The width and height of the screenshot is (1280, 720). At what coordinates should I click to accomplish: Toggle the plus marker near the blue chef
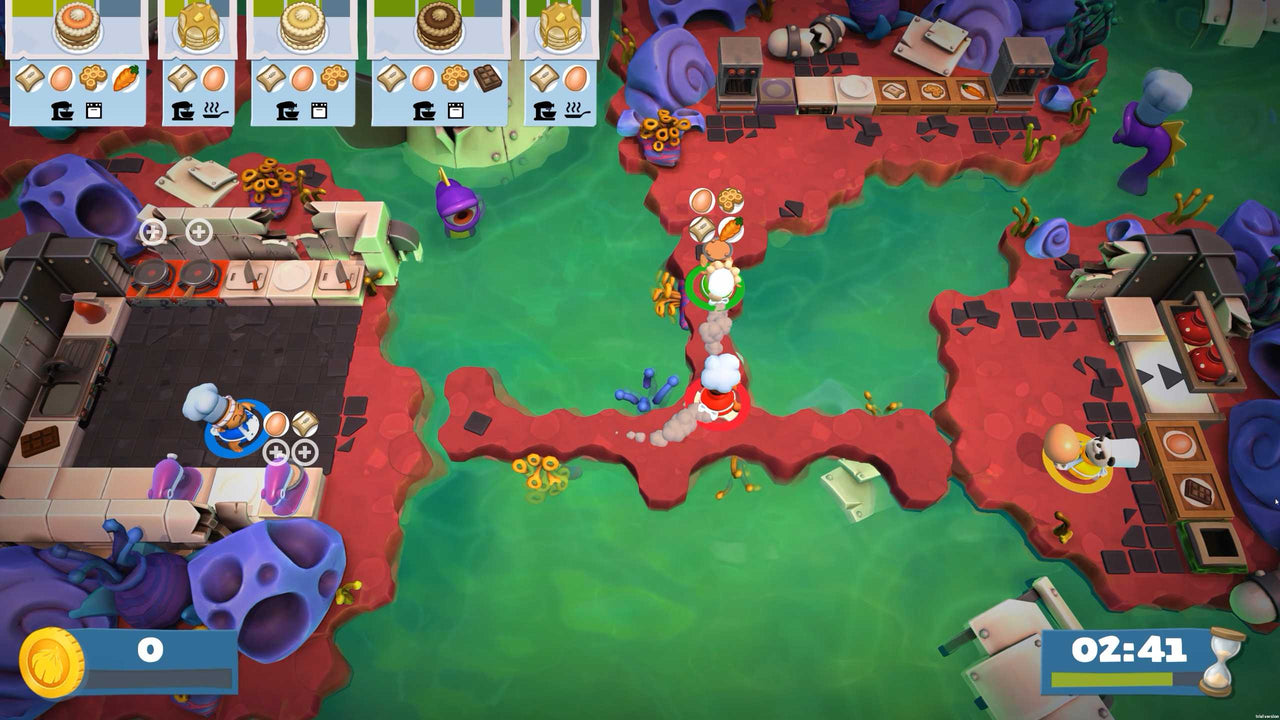coord(277,452)
